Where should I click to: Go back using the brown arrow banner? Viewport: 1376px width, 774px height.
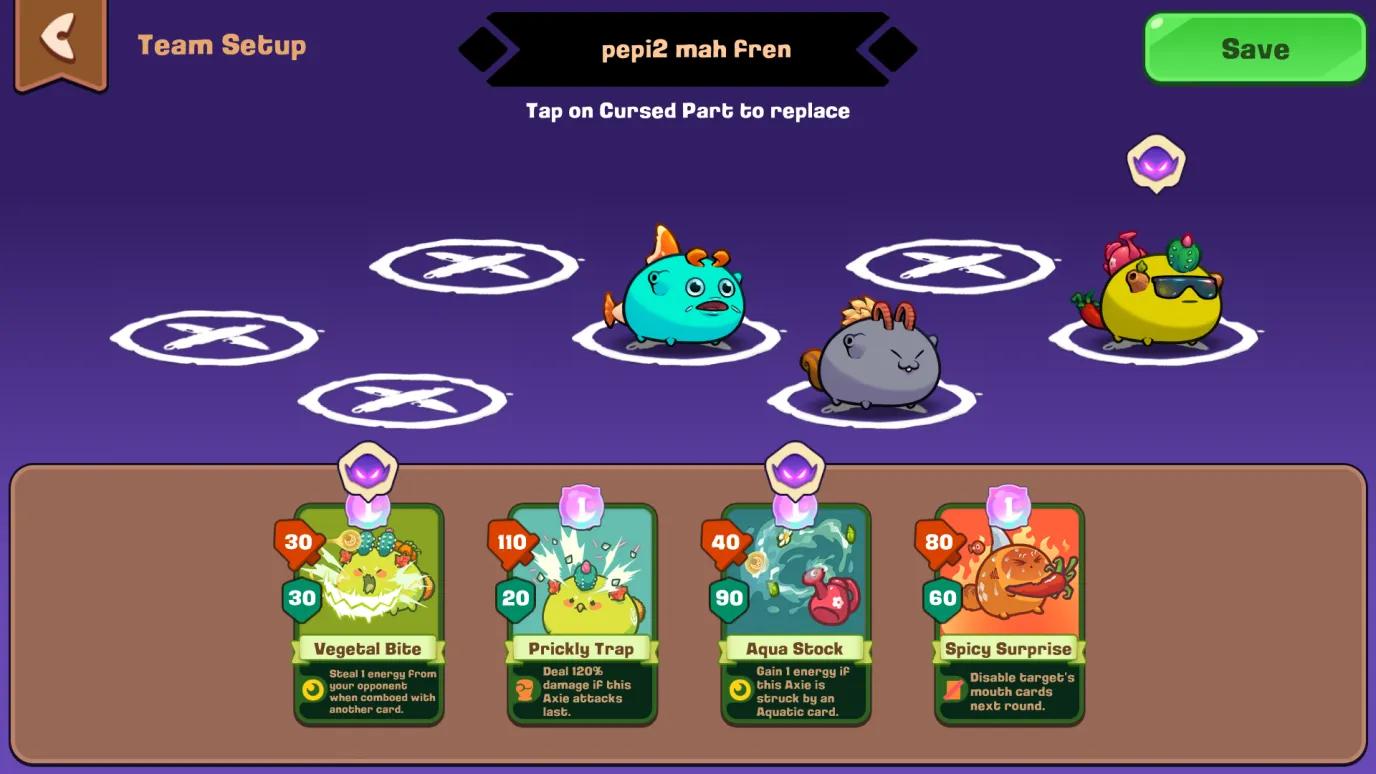pyautogui.click(x=60, y=42)
